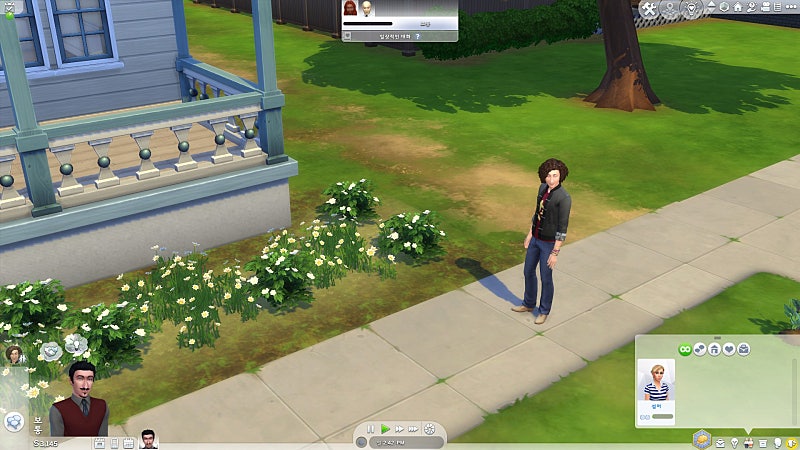Select the small household Sim portrait in the bottom bar
The height and width of the screenshot is (450, 800).
148,440
